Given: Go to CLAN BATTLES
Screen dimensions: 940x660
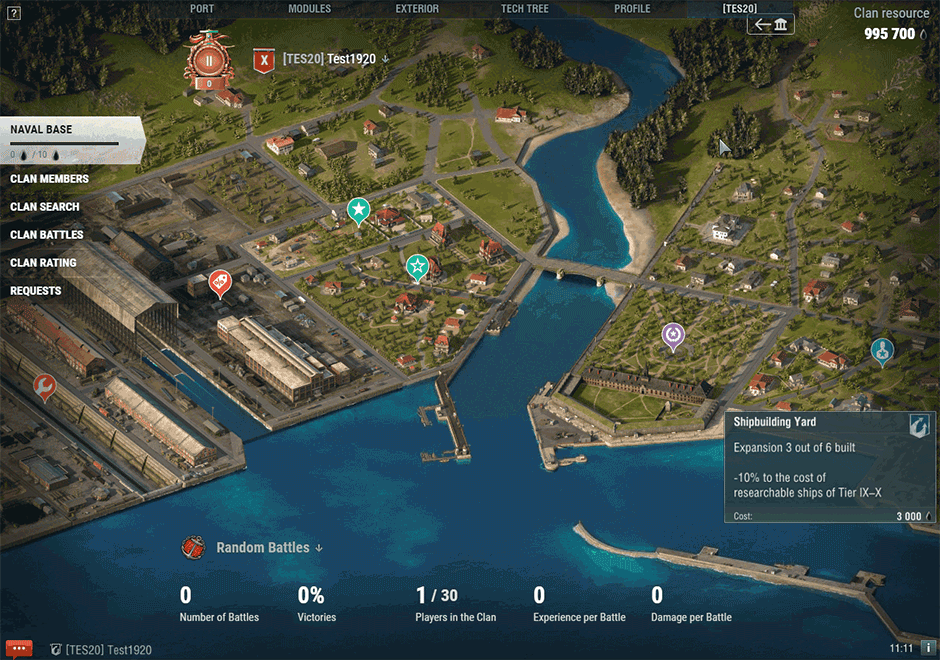Looking at the screenshot, I should pyautogui.click(x=47, y=235).
